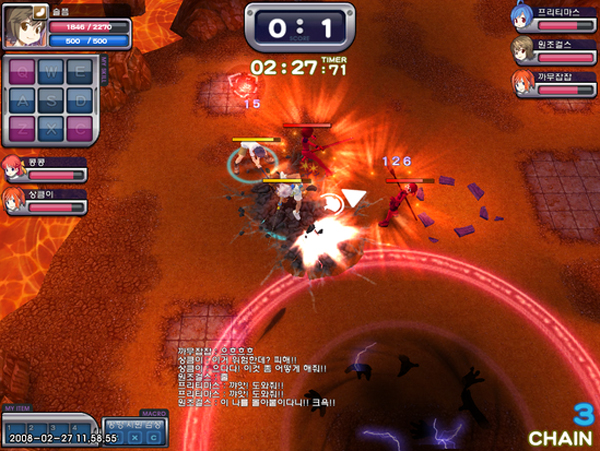Screen dimensions: 600x451
Task: Choose opponent 원조걸스 with brown hair
Action: 521,48
